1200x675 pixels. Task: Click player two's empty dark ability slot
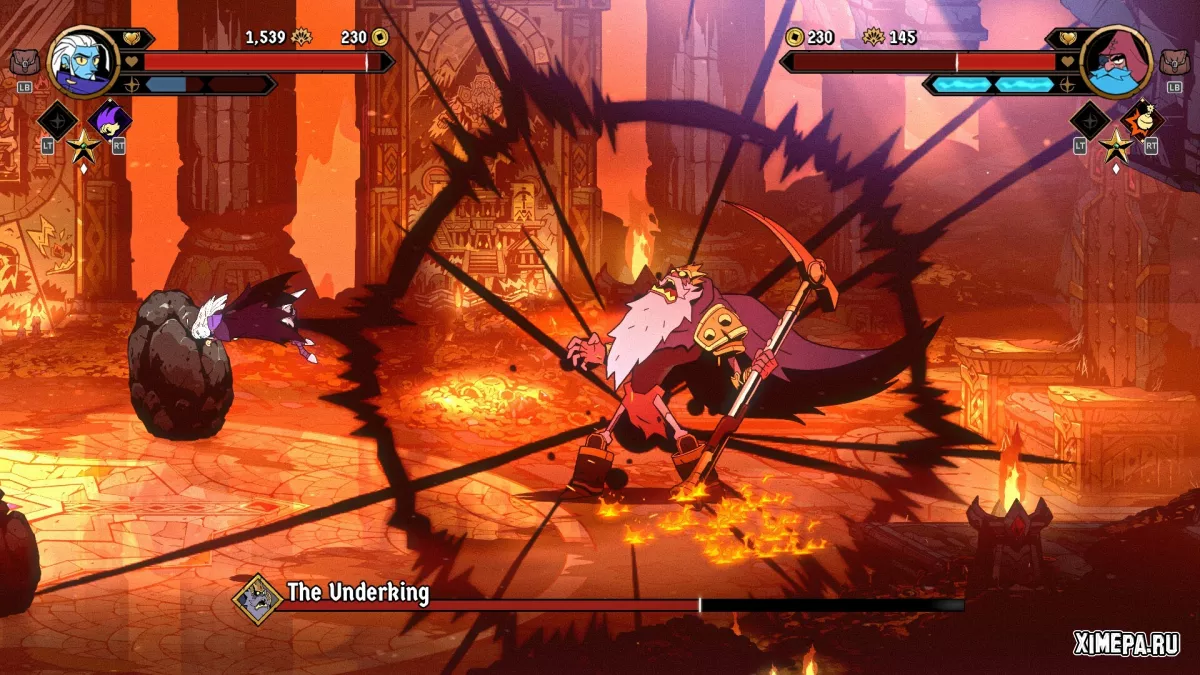1090,121
